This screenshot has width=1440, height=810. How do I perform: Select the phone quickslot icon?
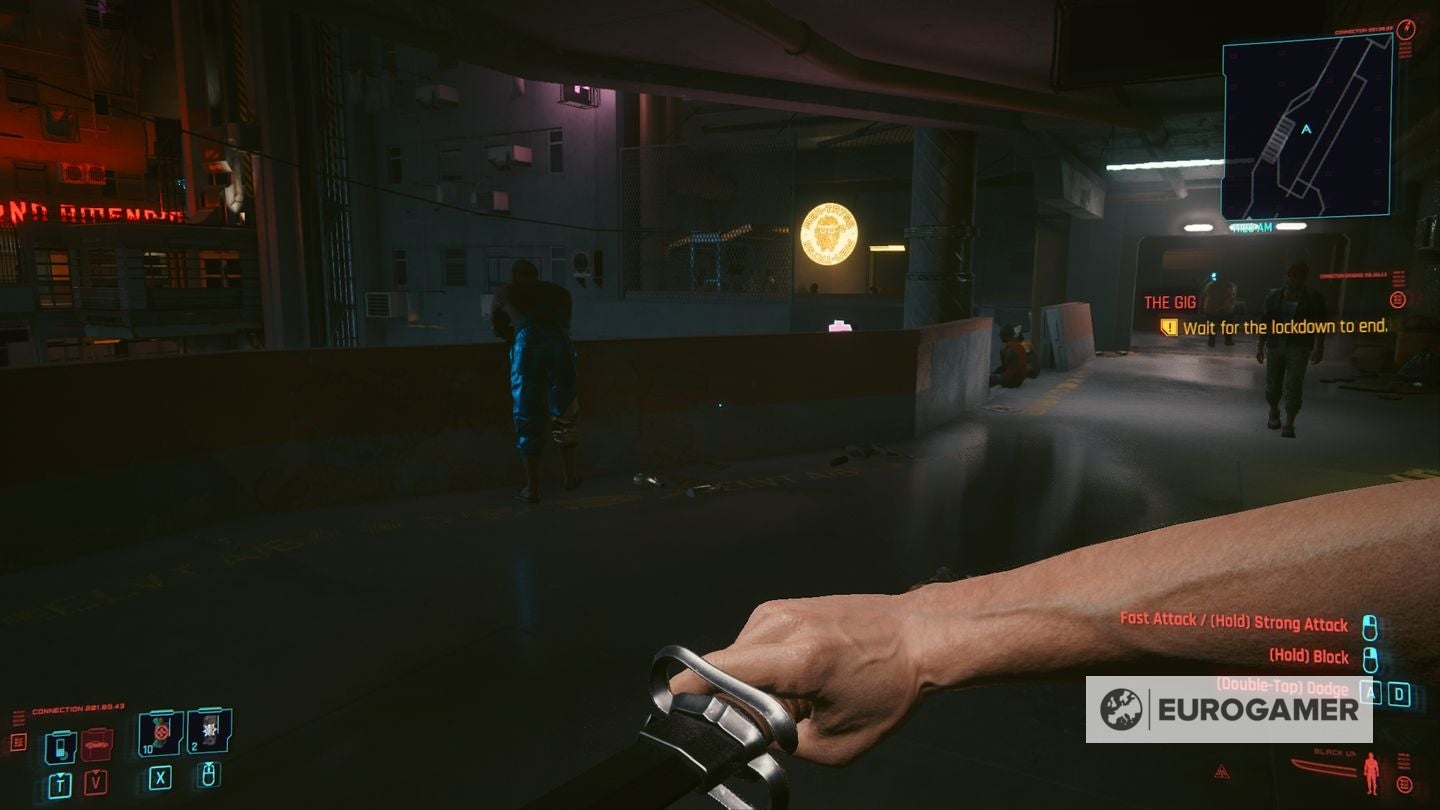[61, 747]
